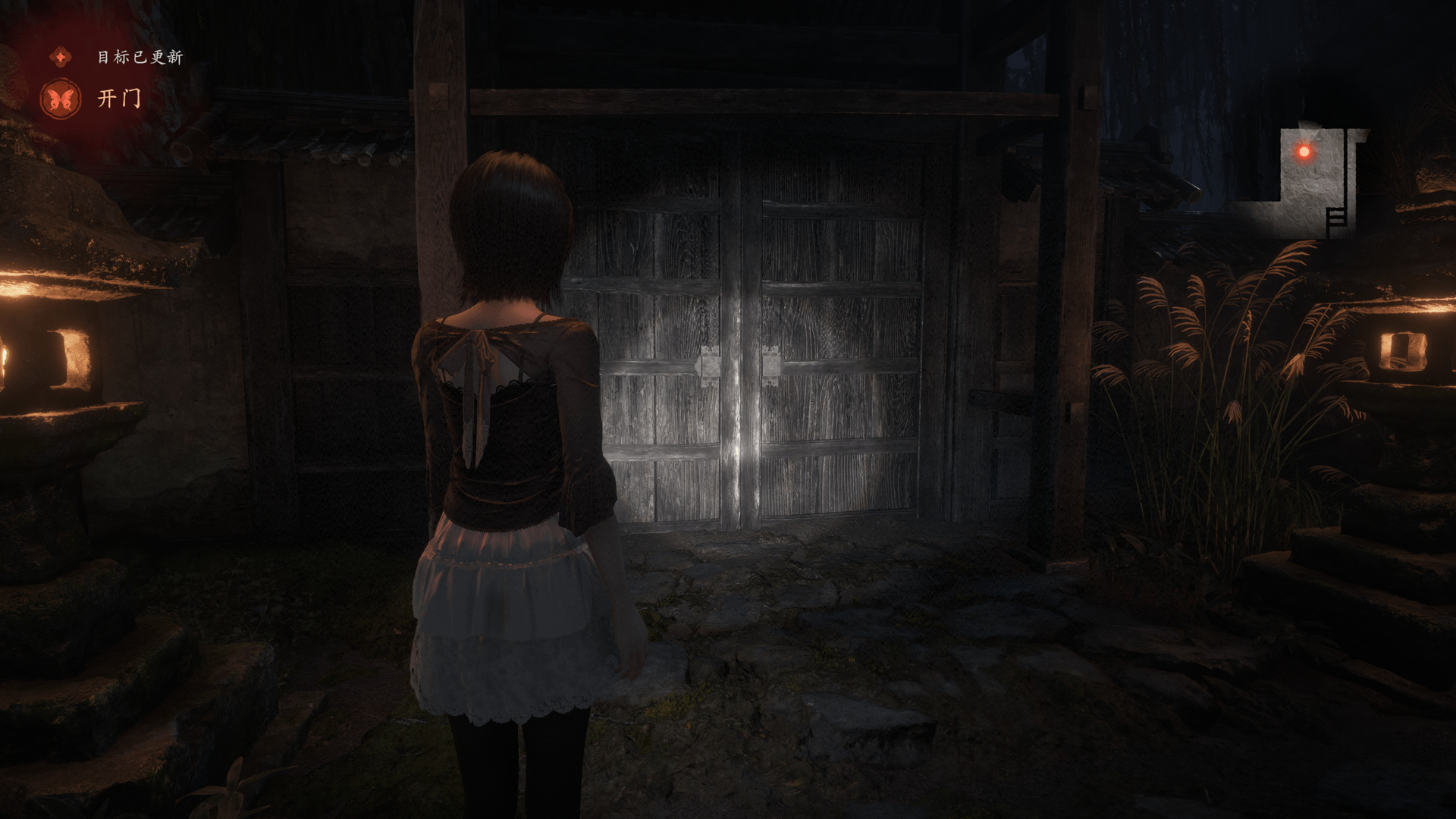Select the 开门 objective text
The width and height of the screenshot is (1456, 819).
tap(120, 99)
